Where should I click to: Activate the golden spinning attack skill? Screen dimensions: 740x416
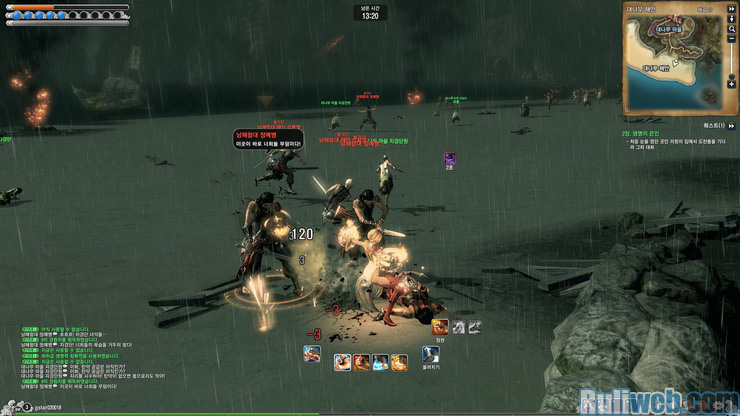tap(399, 362)
